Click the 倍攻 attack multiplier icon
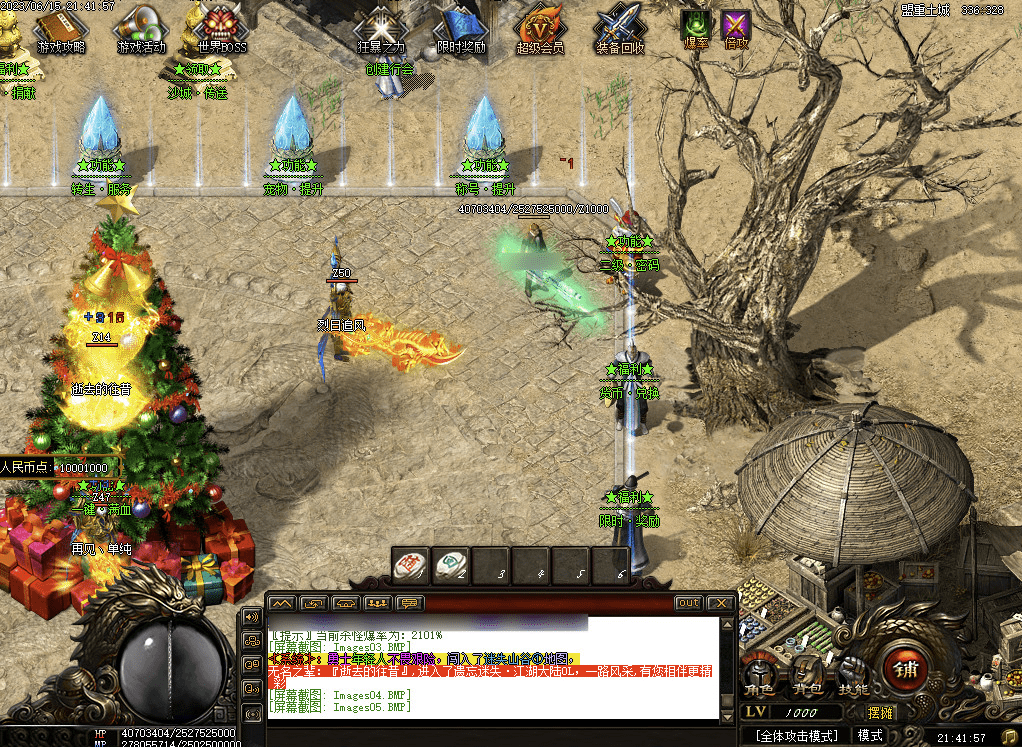The image size is (1022, 747). (x=737, y=28)
